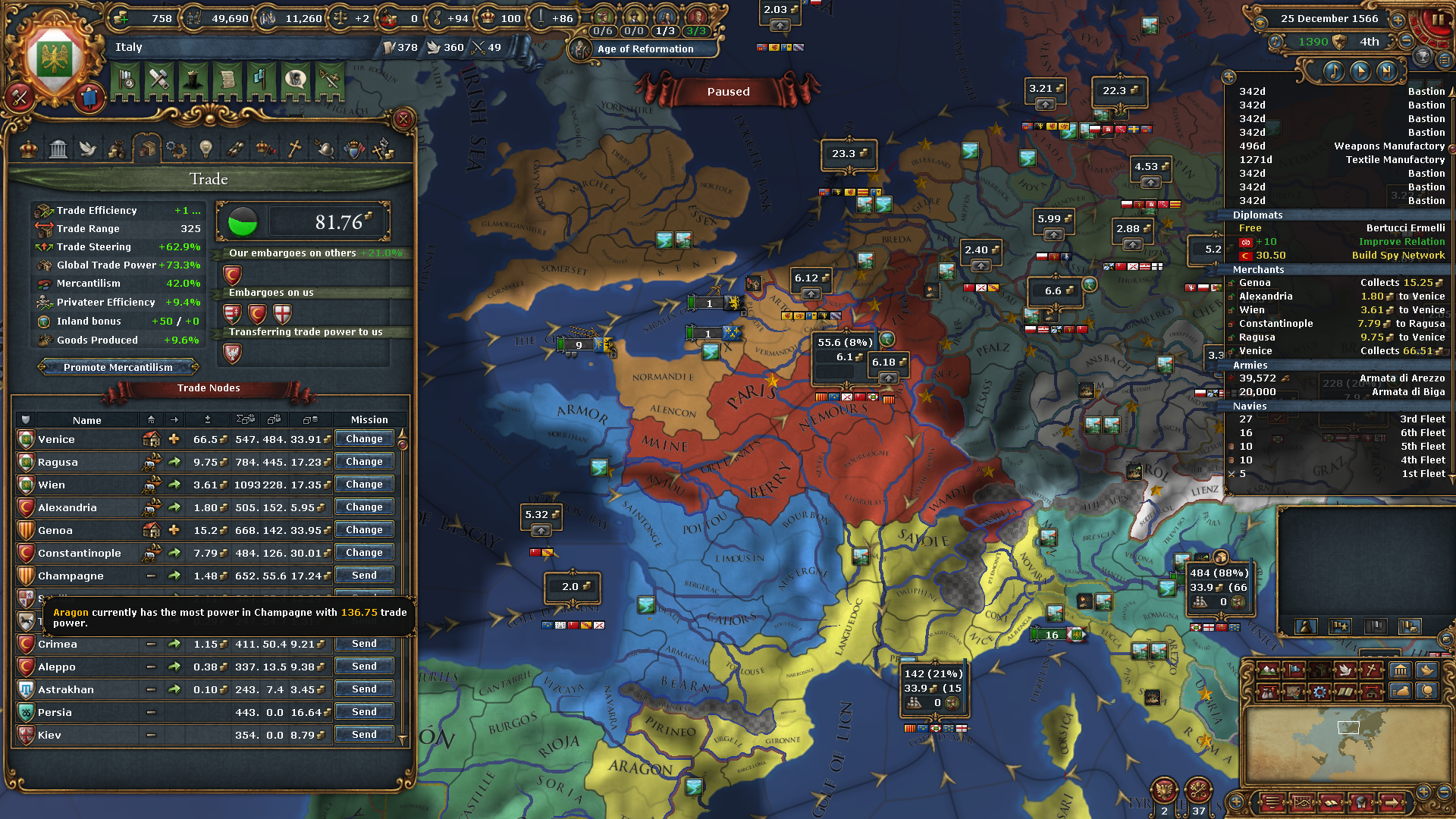Select the Technology tab with gears icon
This screenshot has height=819, width=1456.
pyautogui.click(x=176, y=149)
